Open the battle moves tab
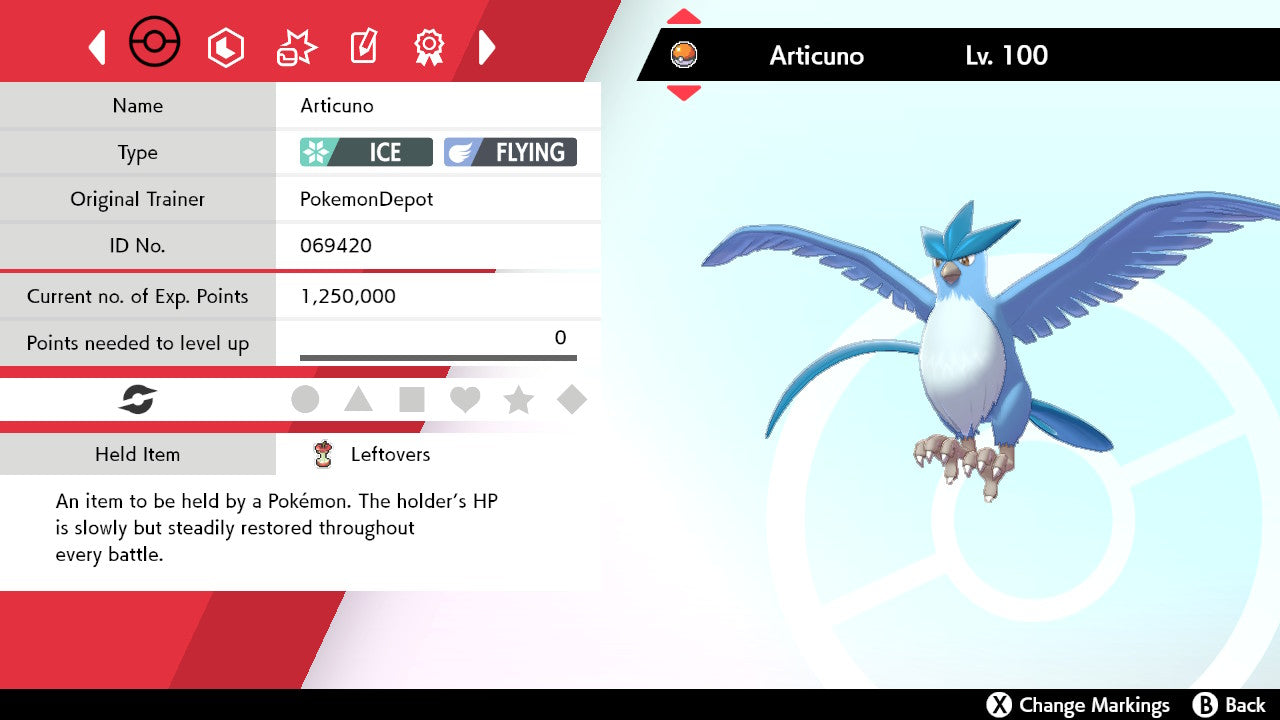 tap(296, 47)
